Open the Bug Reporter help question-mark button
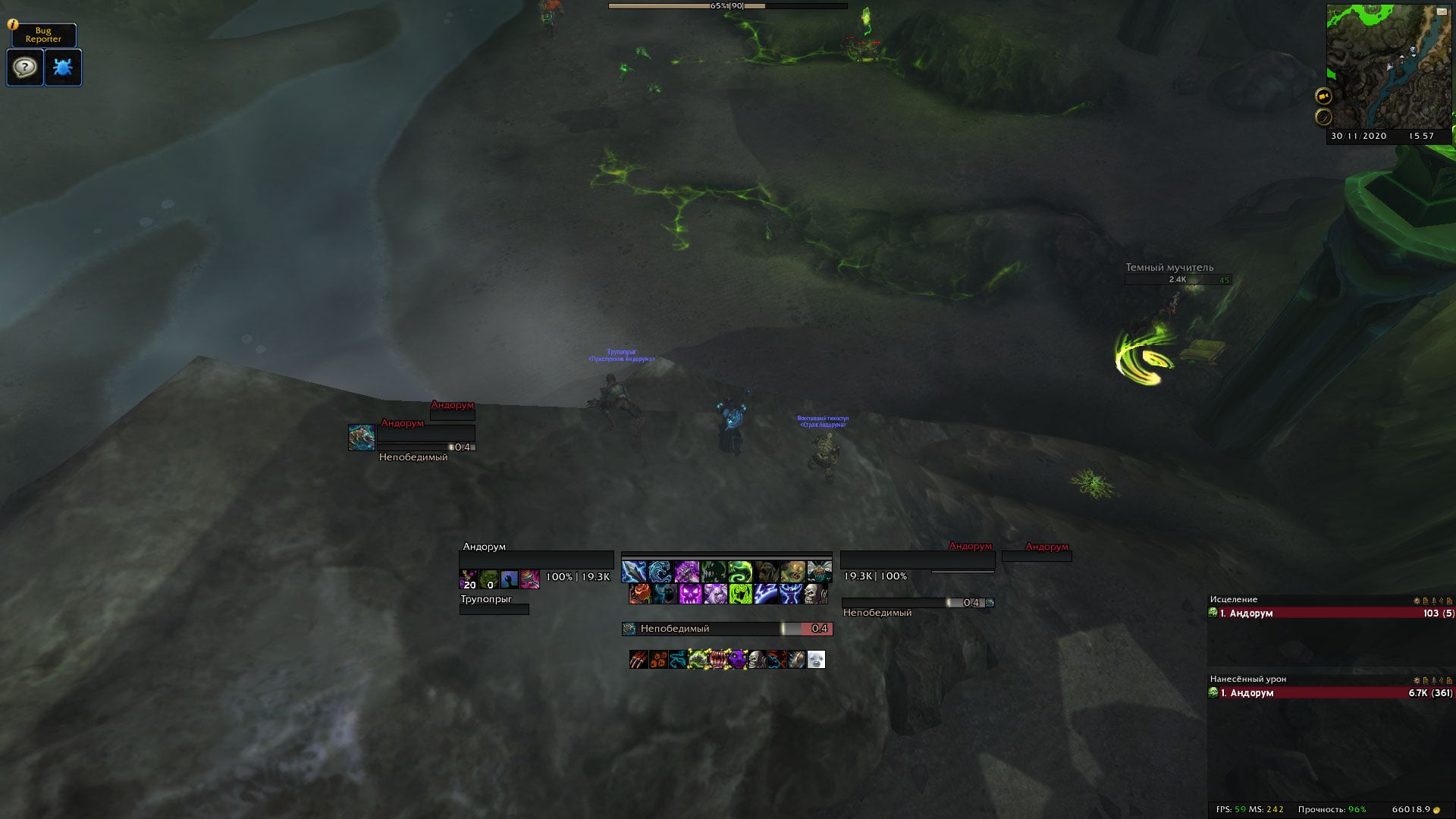Screen dimensions: 1456x819 [25, 67]
